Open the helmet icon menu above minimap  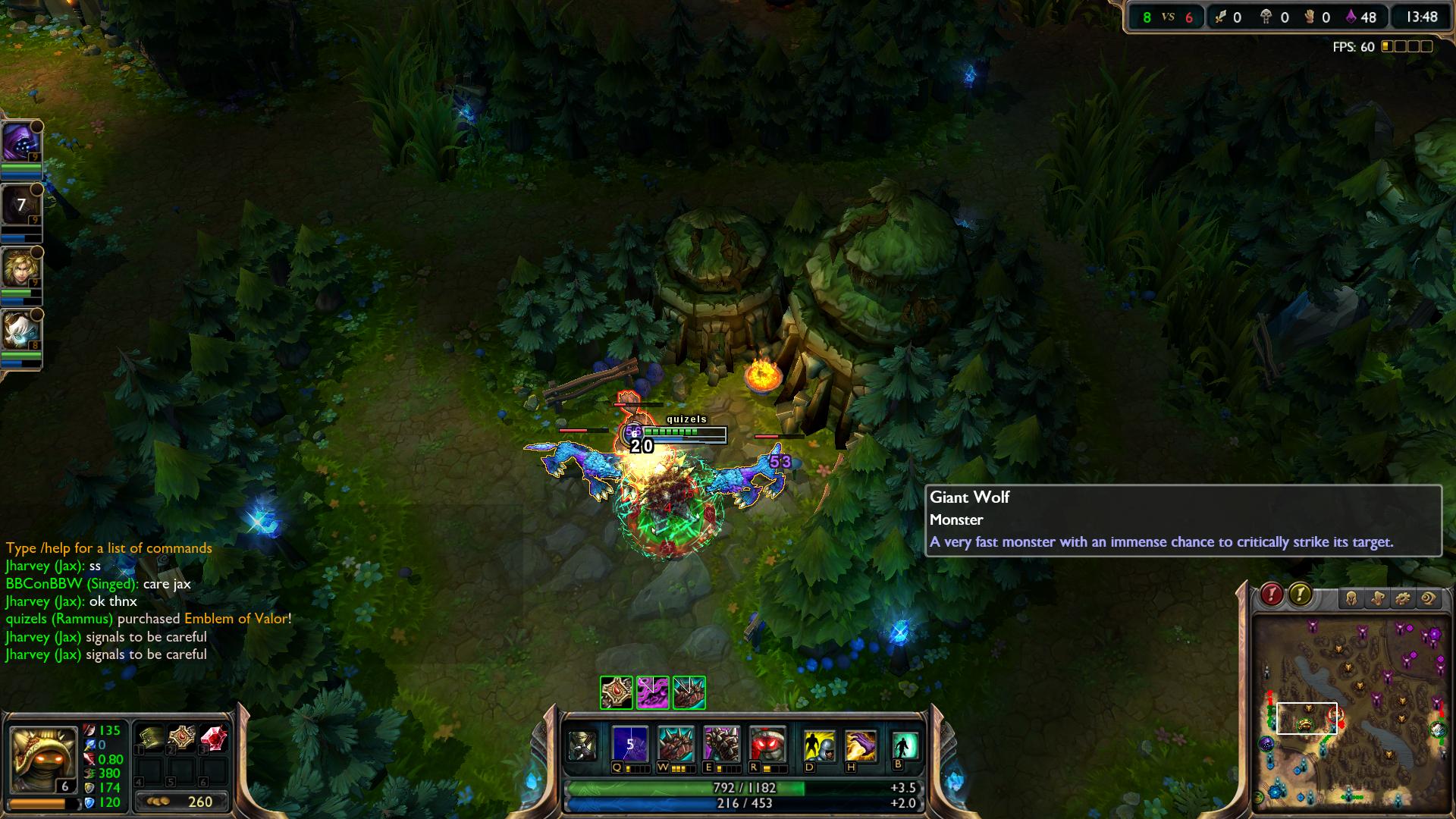pos(1351,599)
